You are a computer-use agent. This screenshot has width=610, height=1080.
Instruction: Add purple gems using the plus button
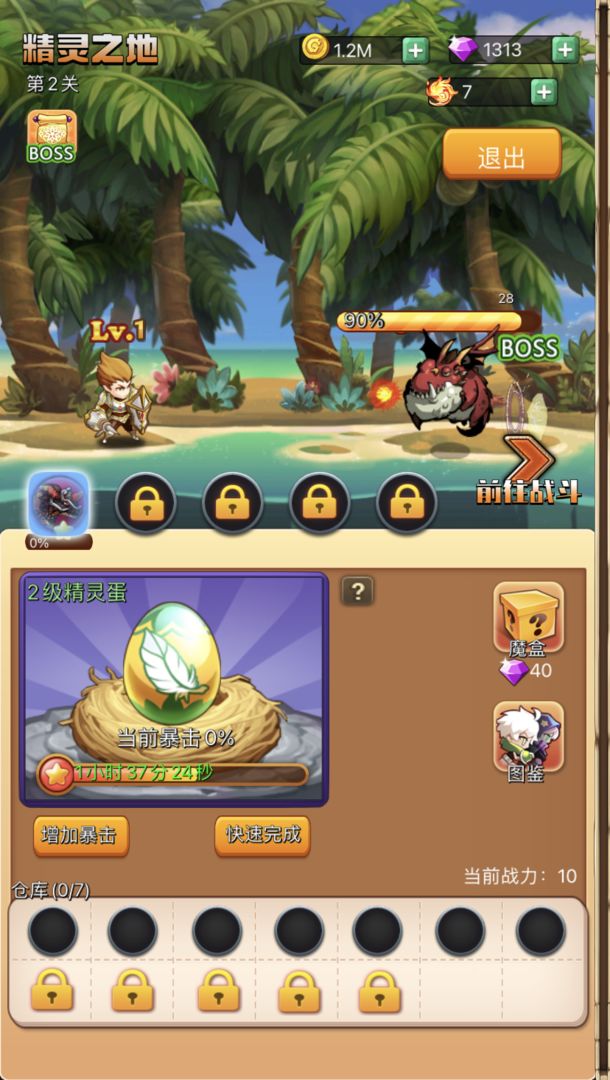coord(565,49)
